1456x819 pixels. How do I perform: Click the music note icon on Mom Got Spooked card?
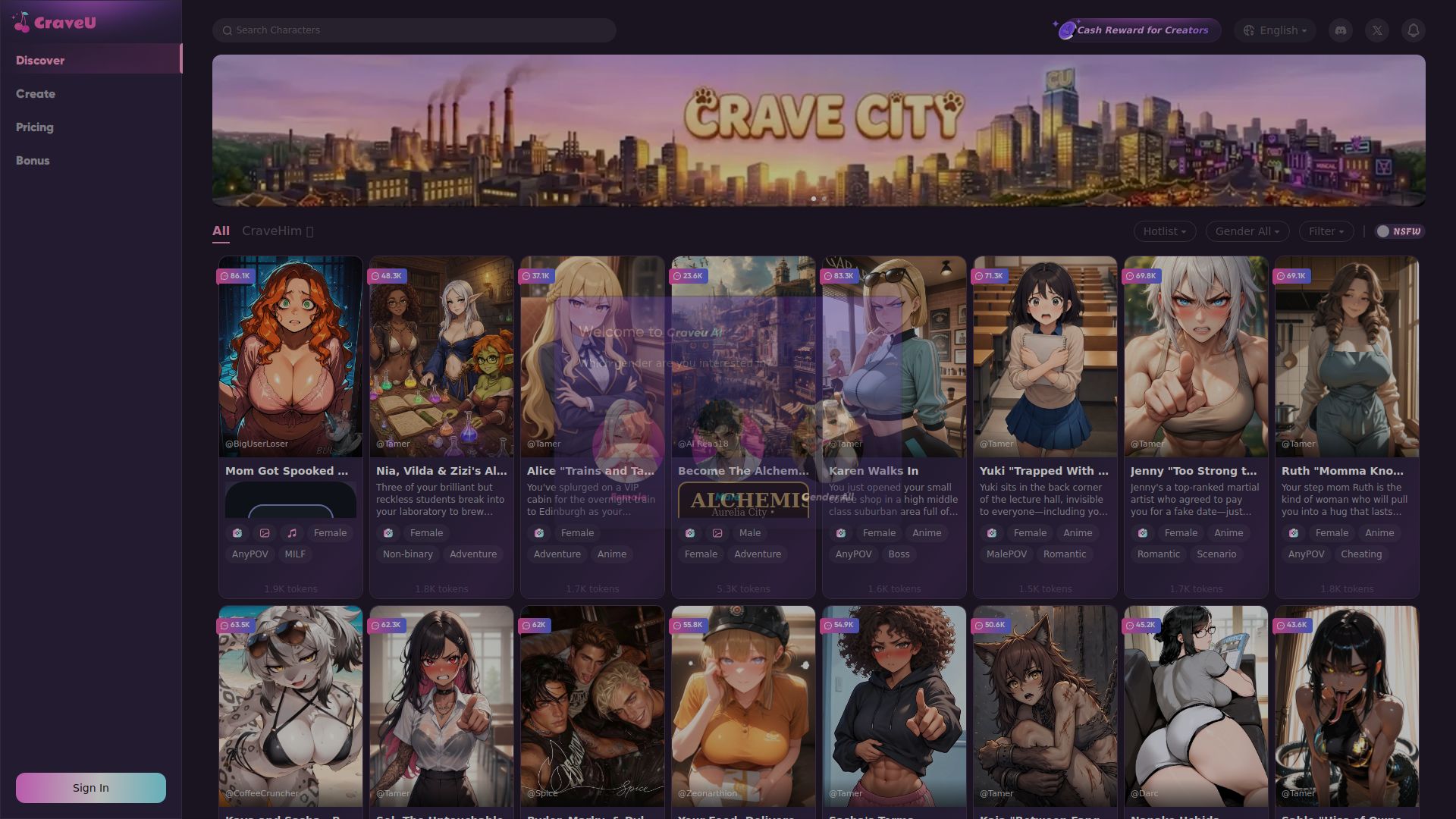291,533
